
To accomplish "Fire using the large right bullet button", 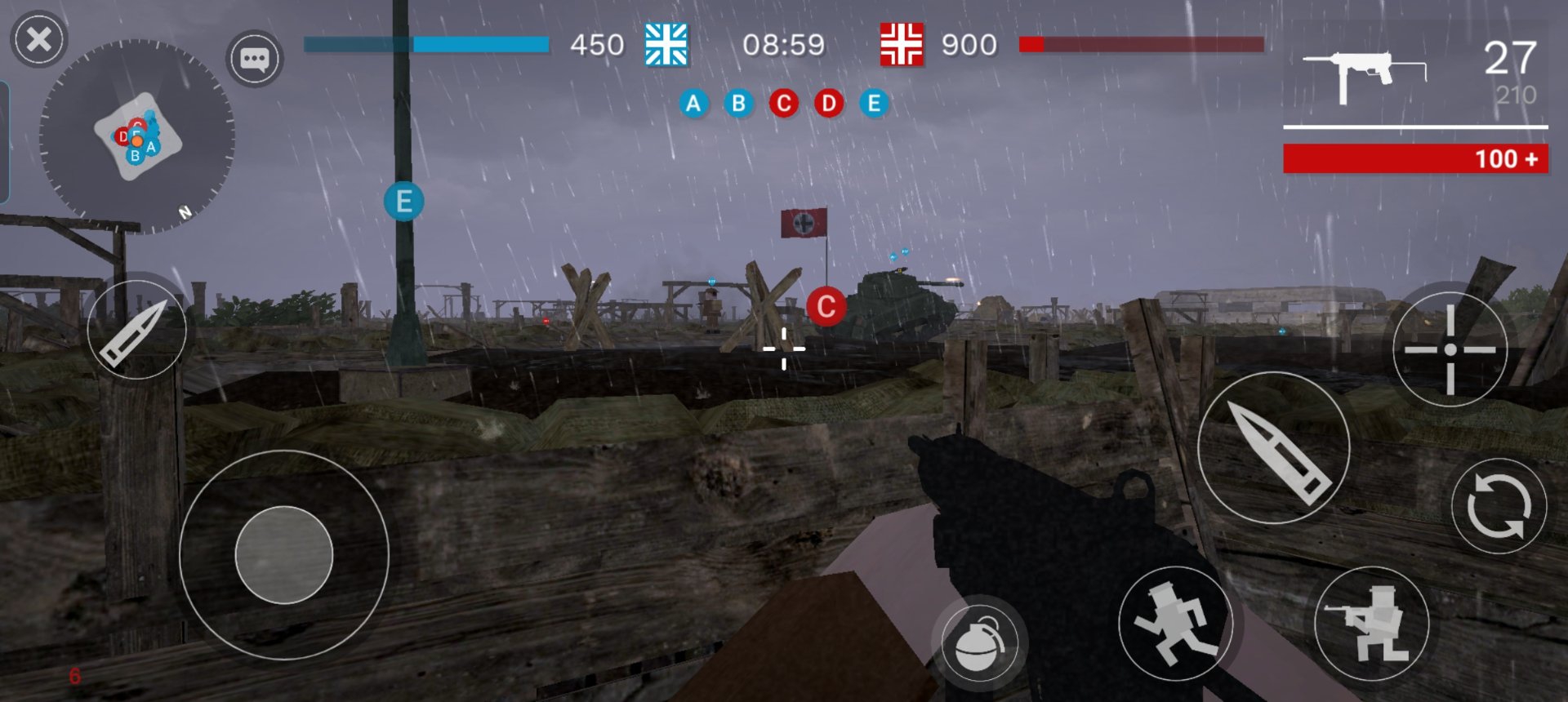I will 1273,448.
